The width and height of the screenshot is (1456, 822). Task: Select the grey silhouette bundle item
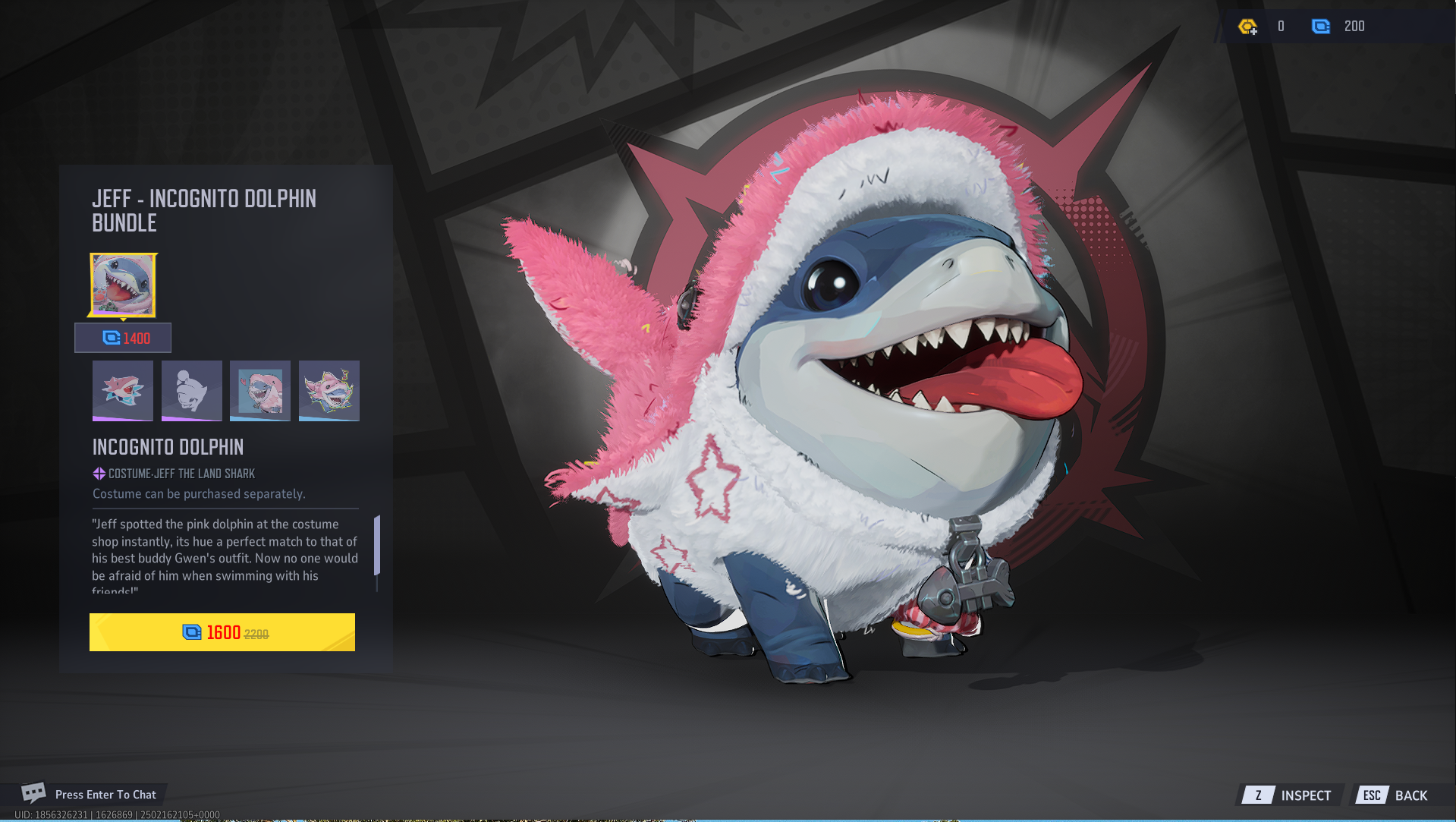192,390
